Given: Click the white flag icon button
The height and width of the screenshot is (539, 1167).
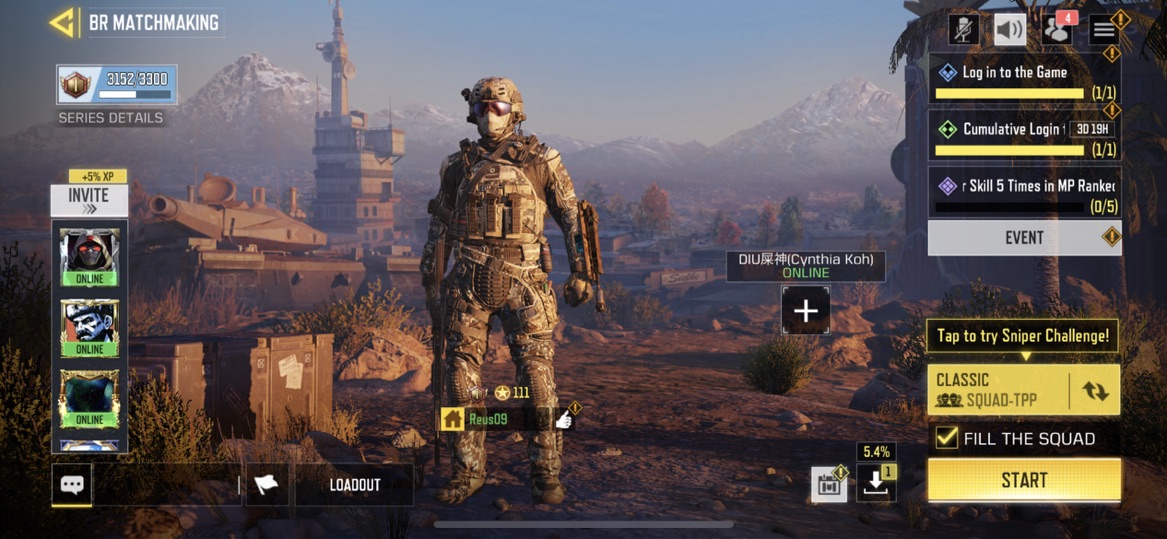Looking at the screenshot, I should coord(267,485).
